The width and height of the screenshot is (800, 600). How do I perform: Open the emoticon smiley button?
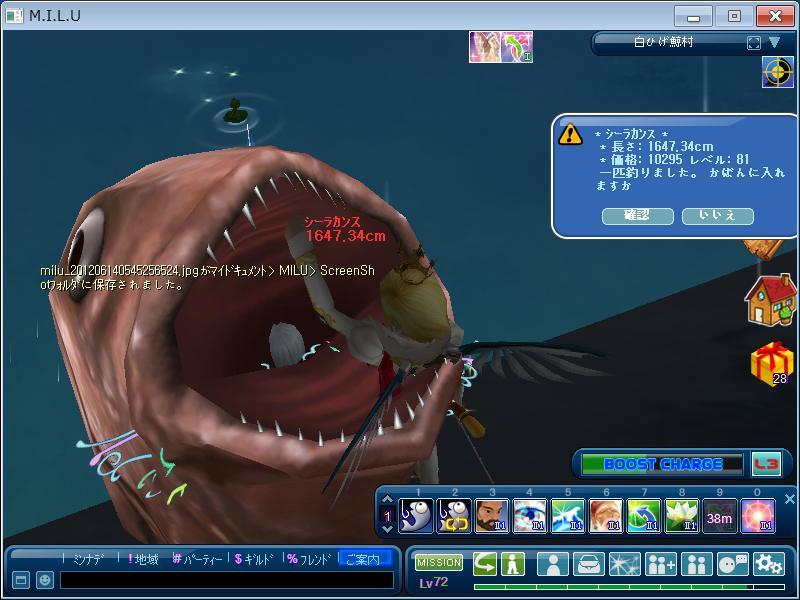[x=45, y=580]
